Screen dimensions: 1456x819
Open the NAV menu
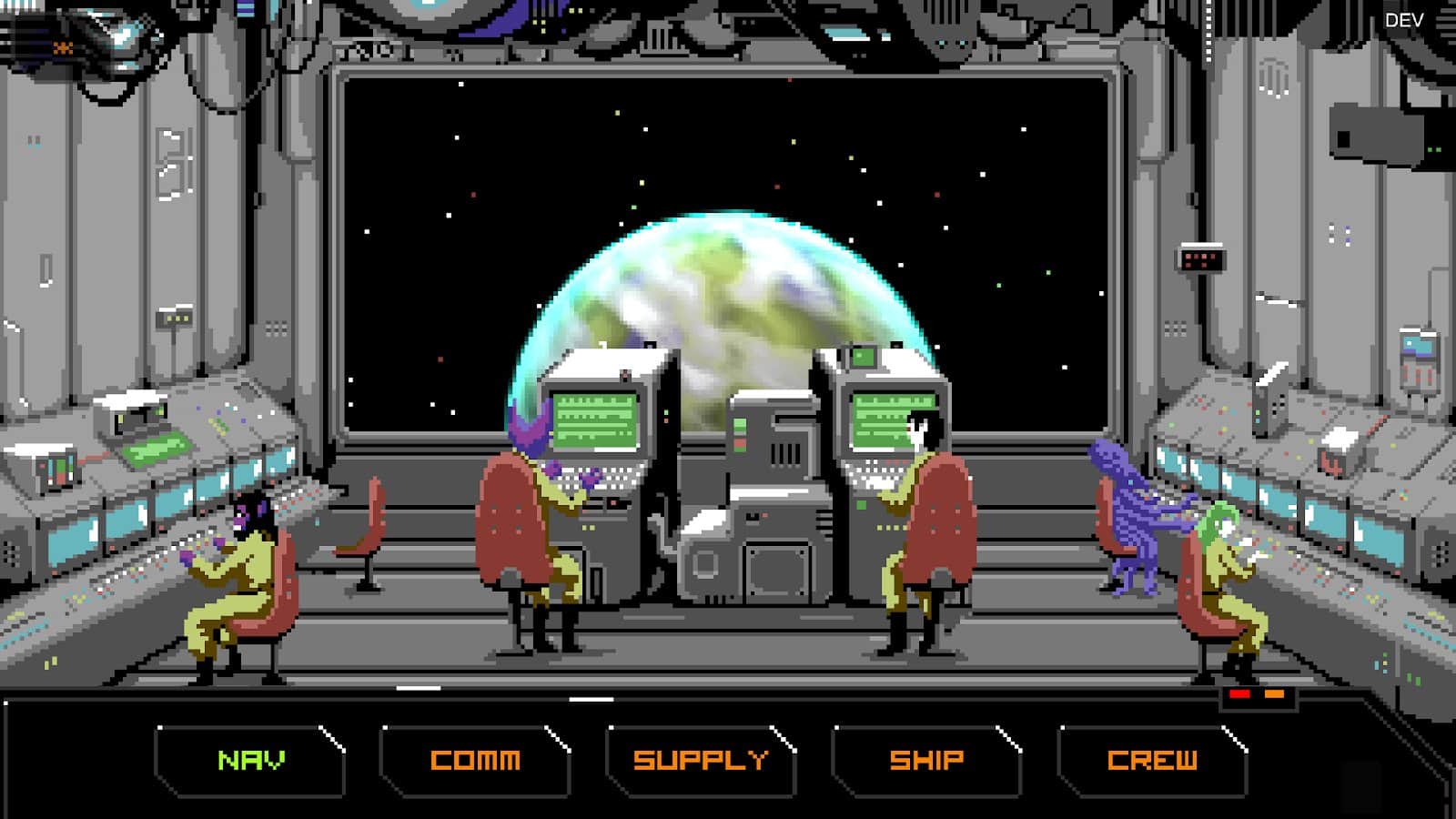[252, 758]
